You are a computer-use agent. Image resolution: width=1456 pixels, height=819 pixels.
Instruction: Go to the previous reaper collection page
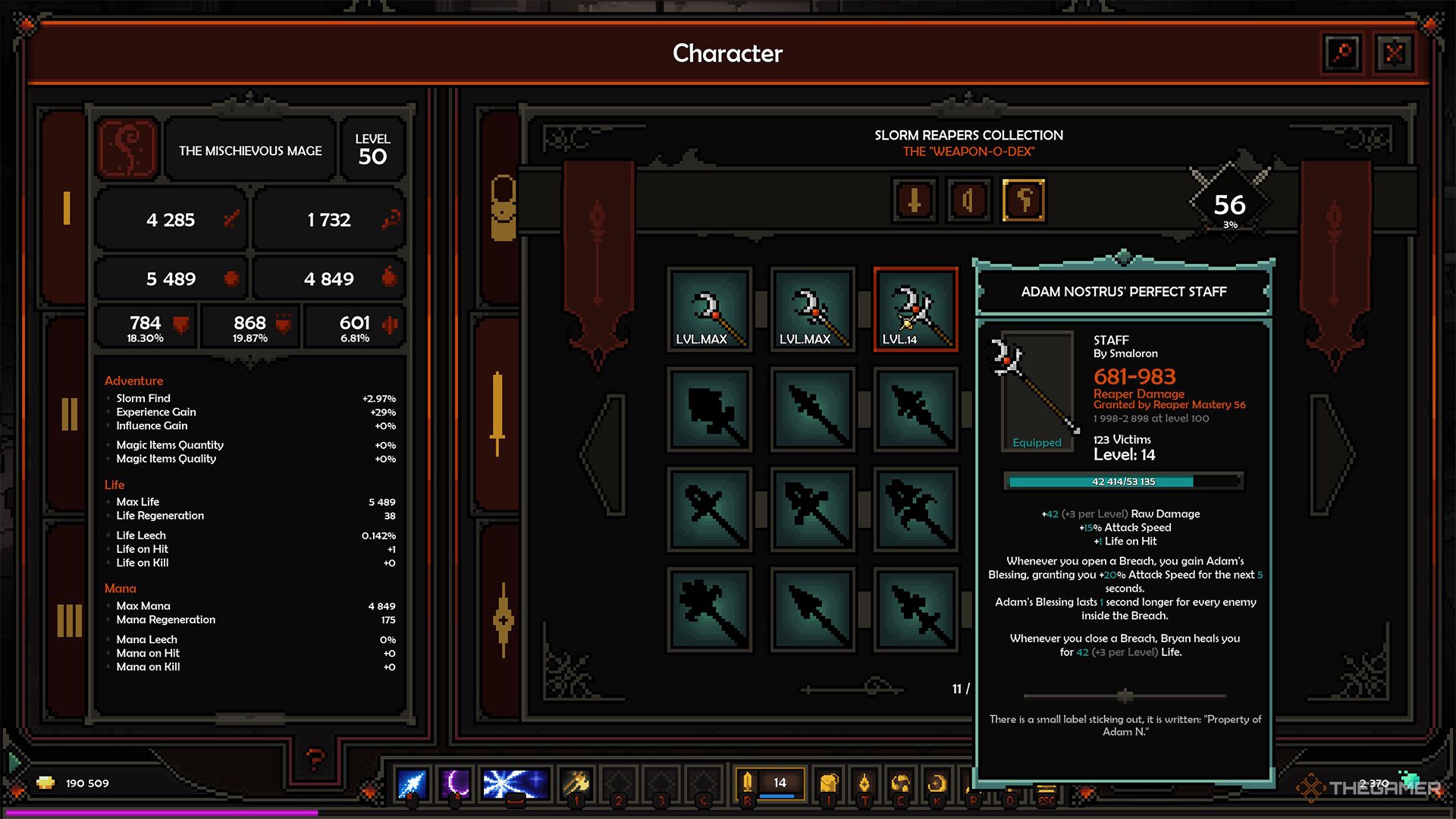pos(604,453)
